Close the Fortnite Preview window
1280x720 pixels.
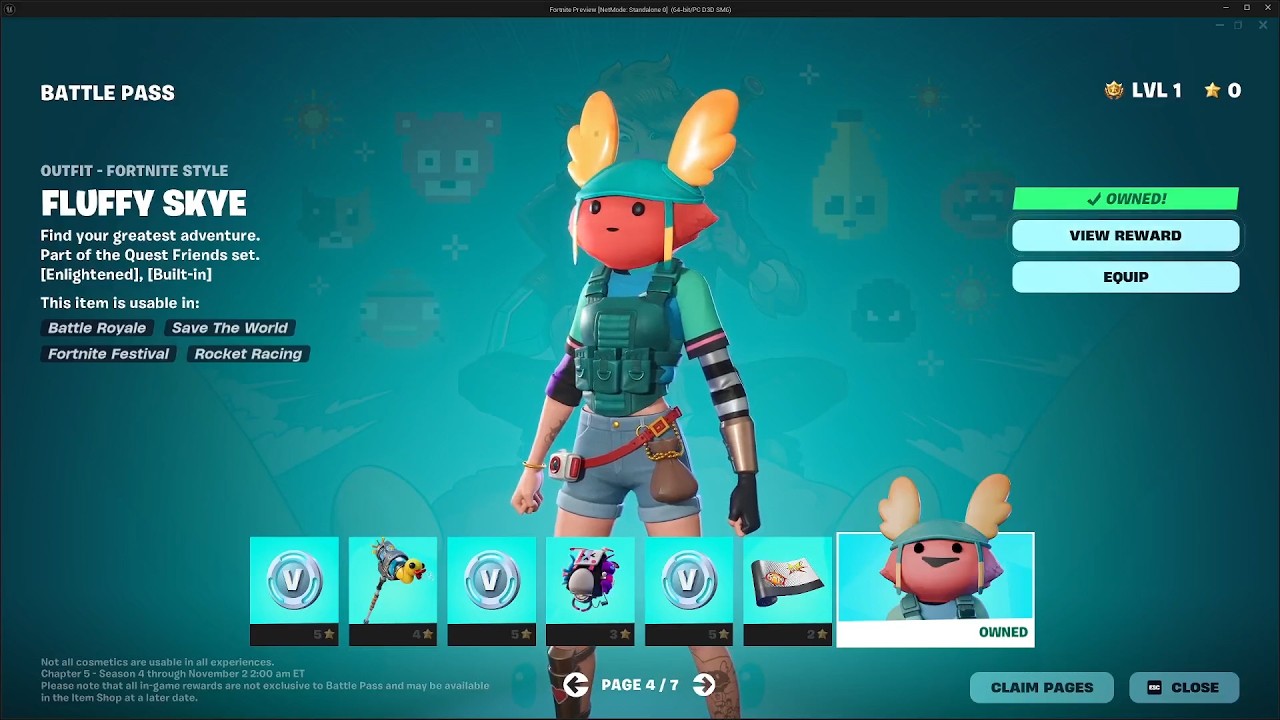1266,8
